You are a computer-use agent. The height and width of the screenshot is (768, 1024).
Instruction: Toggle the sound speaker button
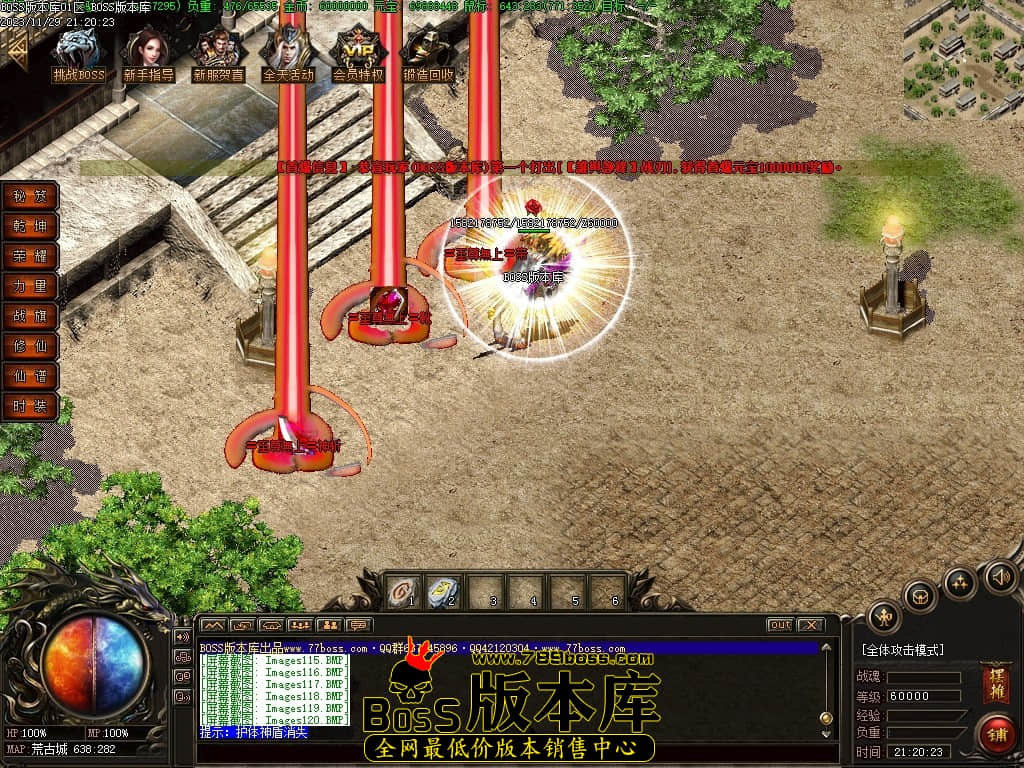[1000, 575]
